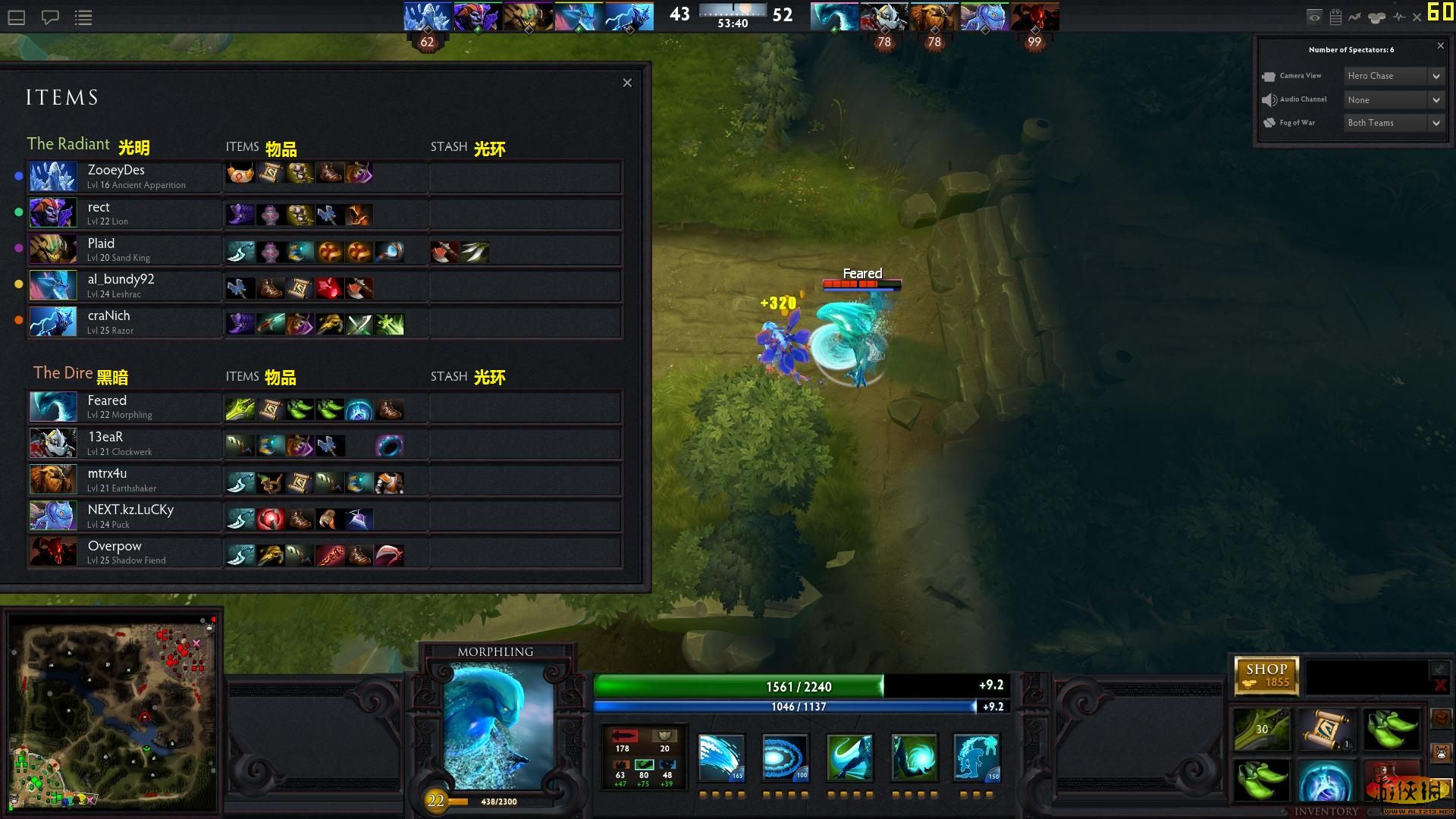
Task: Click the Roshan pit area on the minimap
Action: point(145,715)
